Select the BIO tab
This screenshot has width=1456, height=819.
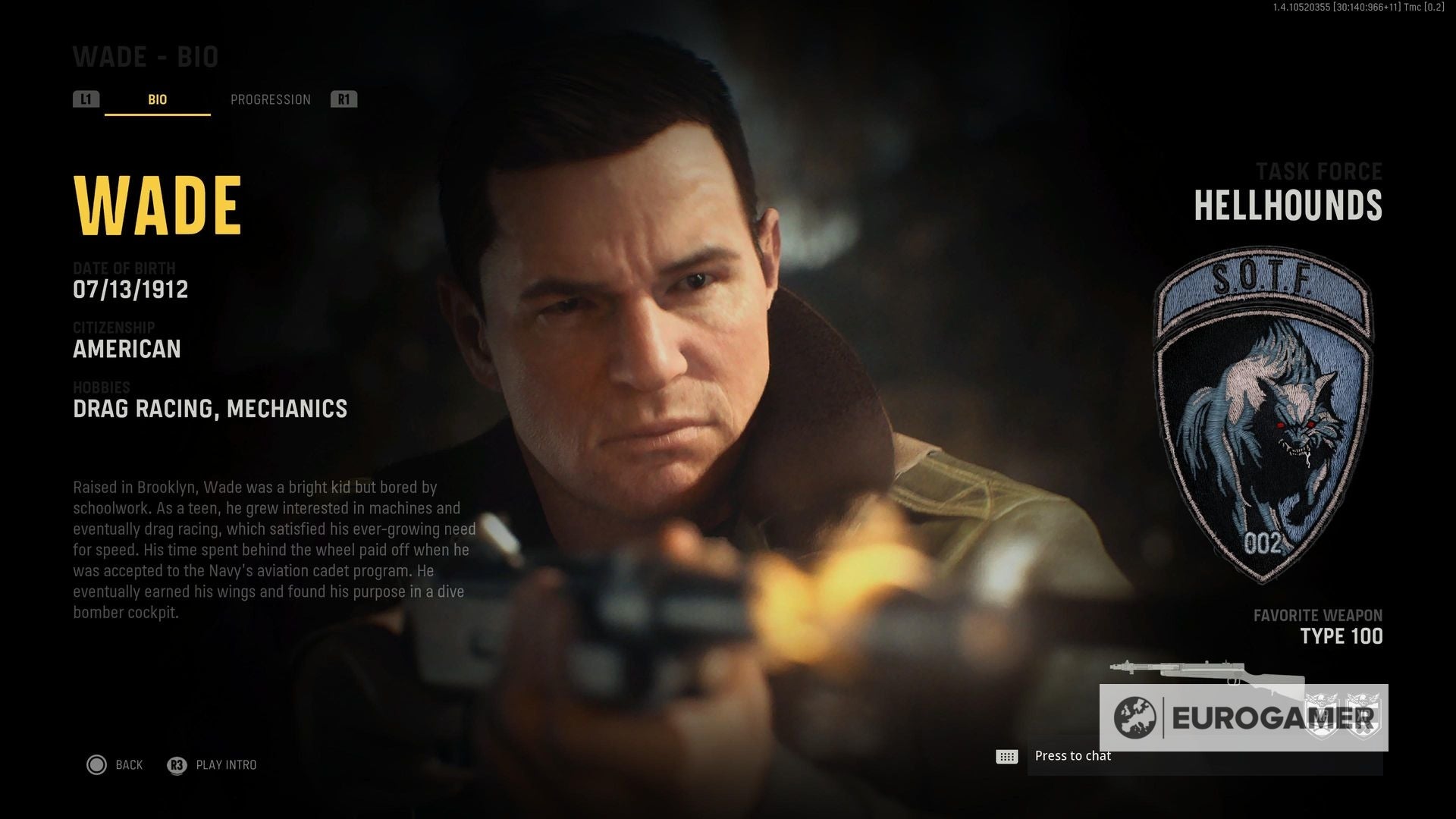[156, 99]
